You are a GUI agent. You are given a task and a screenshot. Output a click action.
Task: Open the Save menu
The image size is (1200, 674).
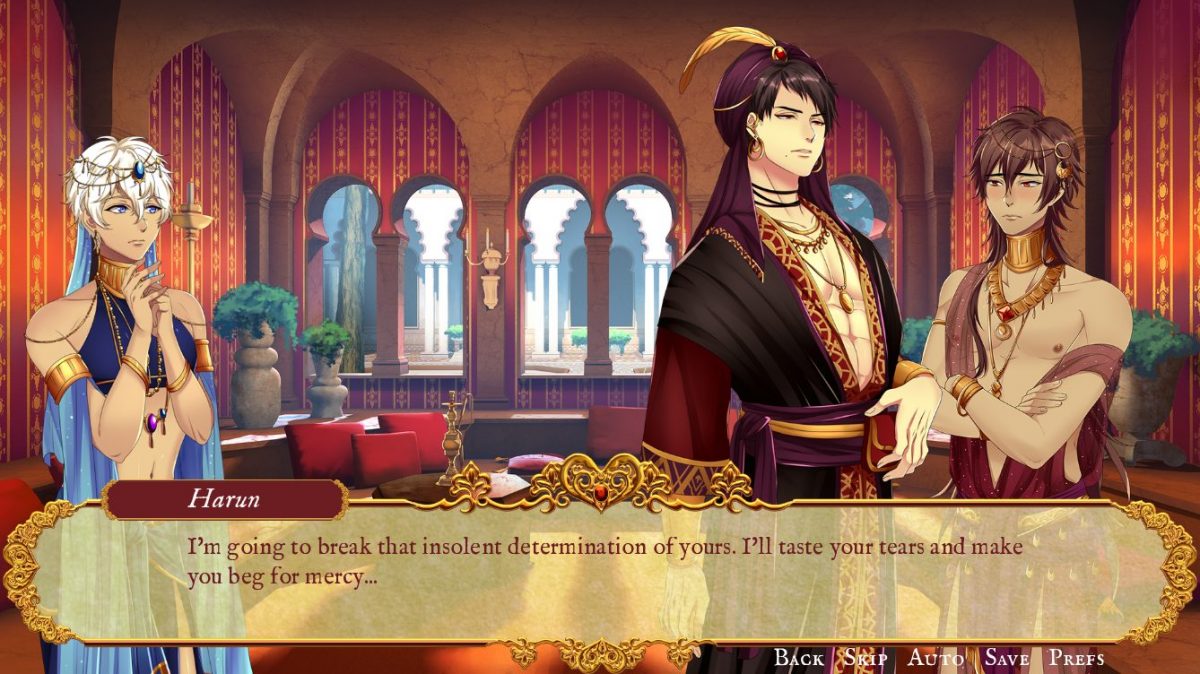click(1006, 657)
